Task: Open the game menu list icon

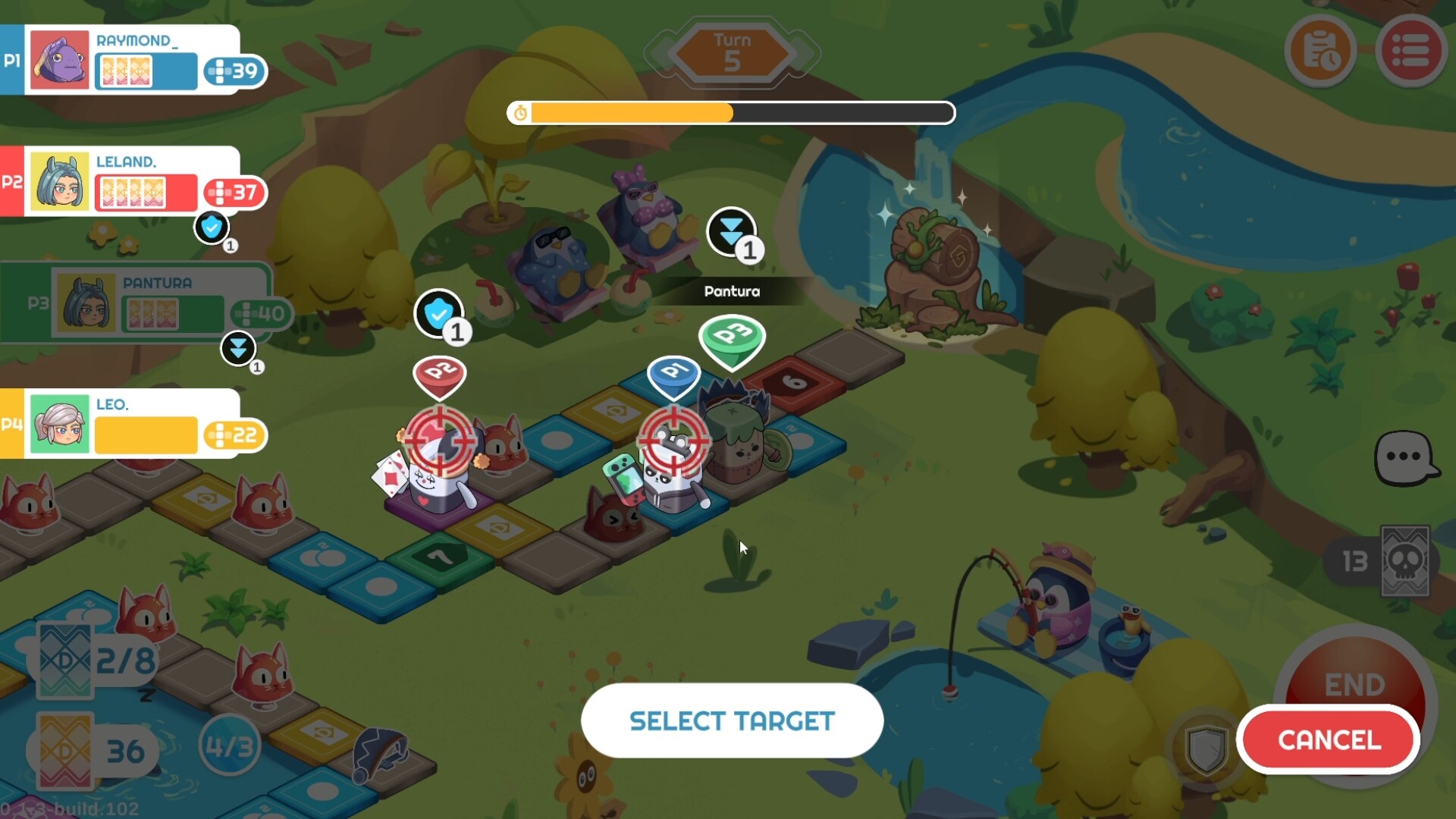Action: coord(1412,50)
